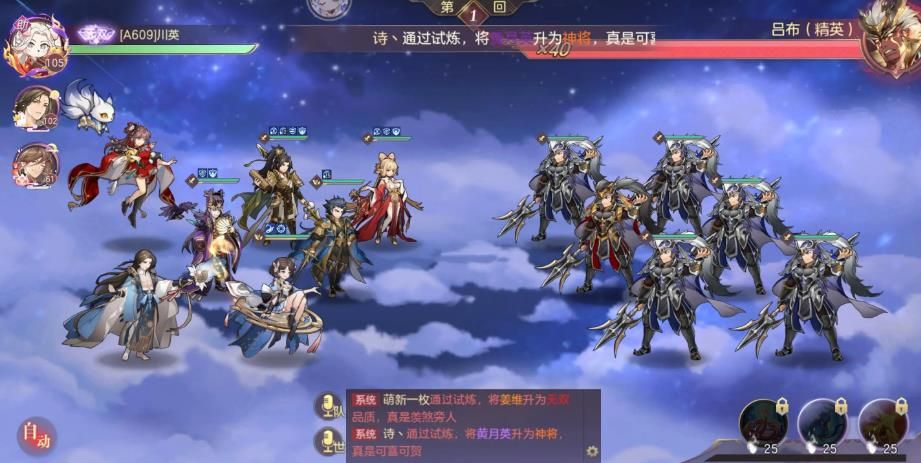Tap the team voice microphone (队)
Image resolution: width=921 pixels, height=463 pixels.
pos(327,406)
